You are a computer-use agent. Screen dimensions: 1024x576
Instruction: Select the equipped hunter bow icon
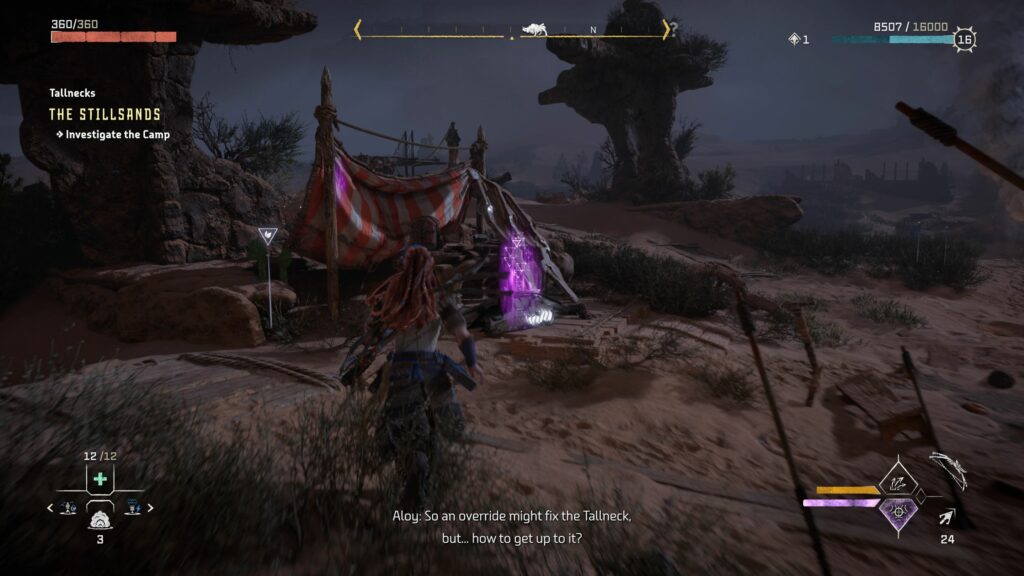tap(947, 470)
